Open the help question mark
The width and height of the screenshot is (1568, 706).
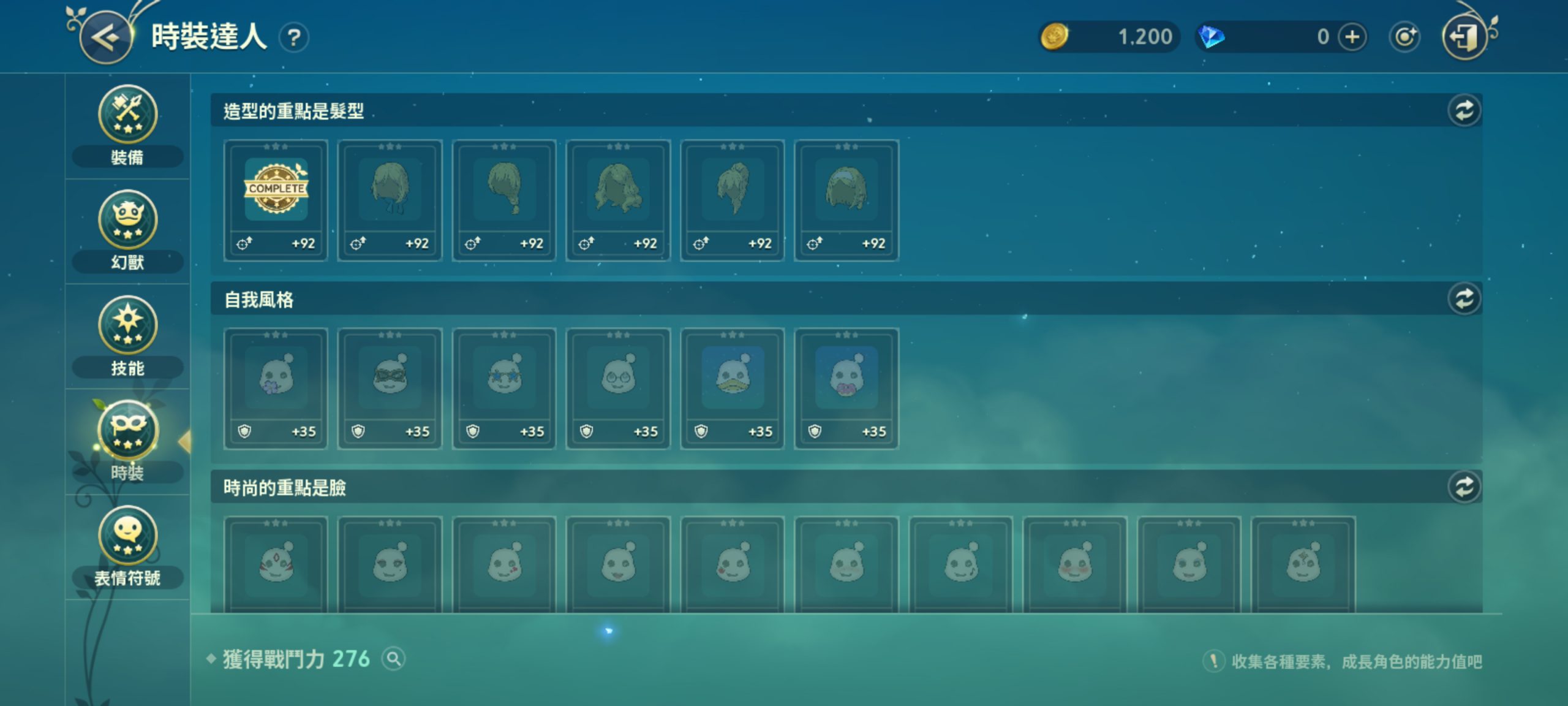[294, 38]
